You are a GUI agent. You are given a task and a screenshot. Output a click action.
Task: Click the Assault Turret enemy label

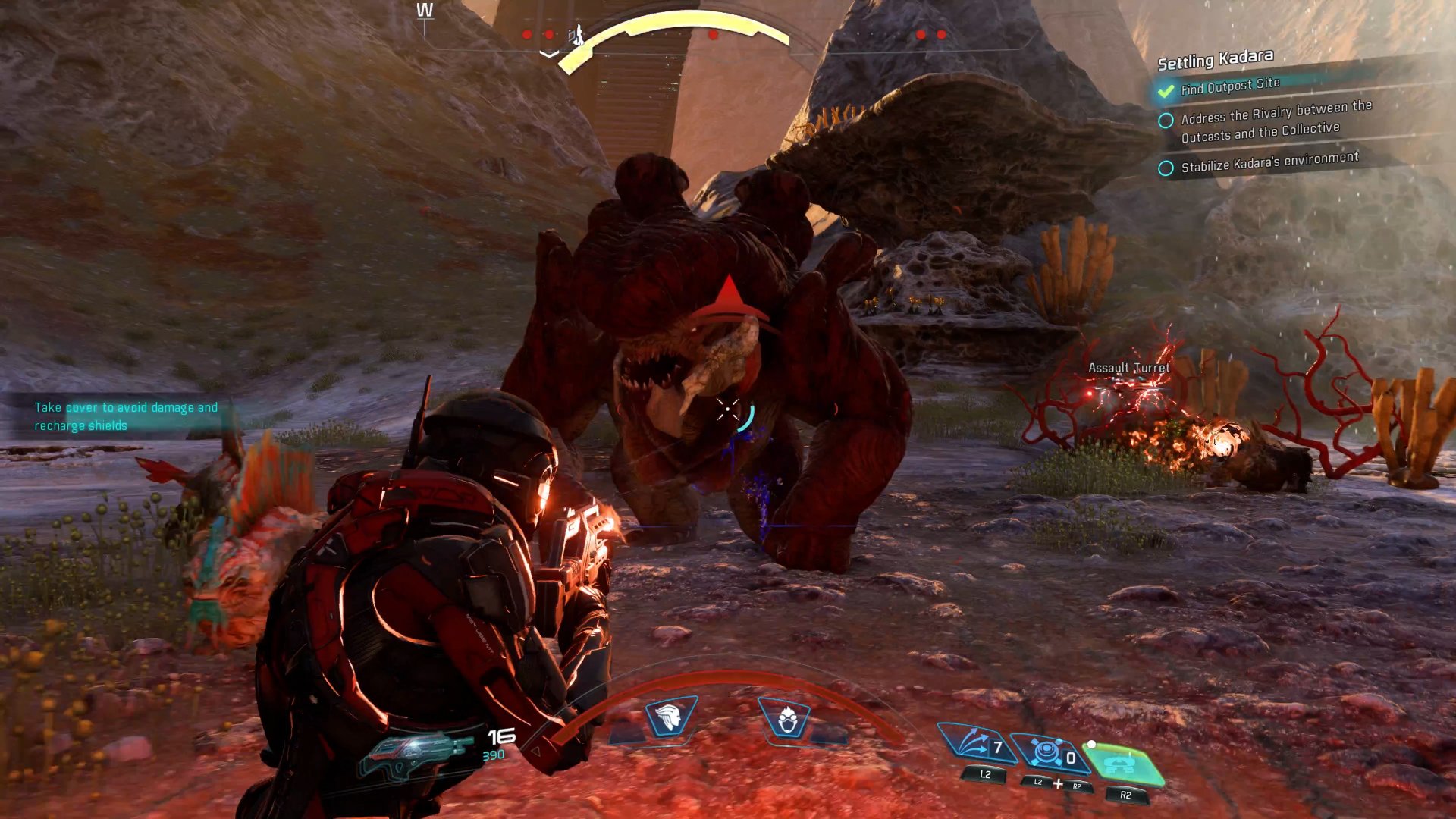click(x=1128, y=366)
